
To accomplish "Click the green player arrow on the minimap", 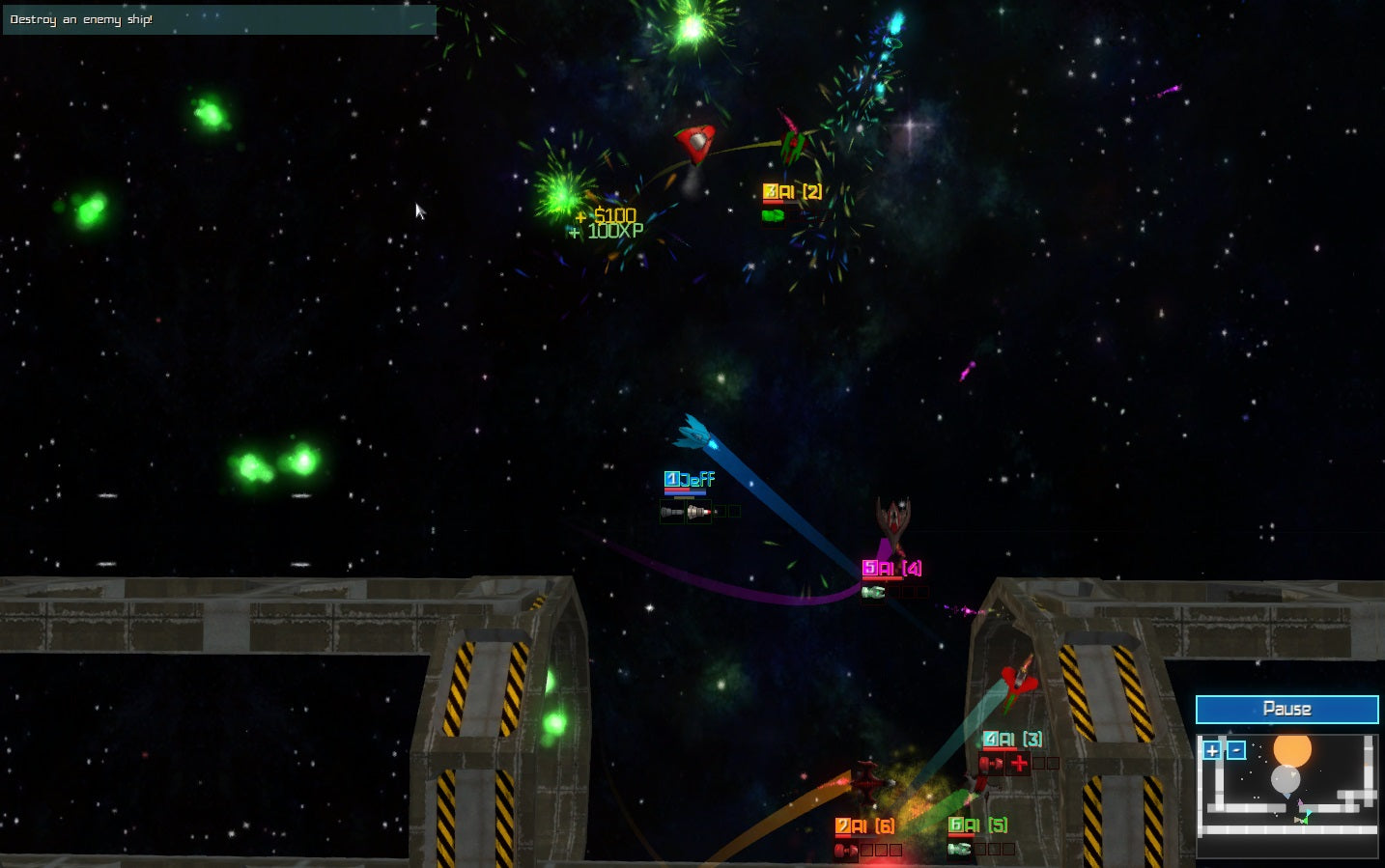I will (x=1305, y=820).
